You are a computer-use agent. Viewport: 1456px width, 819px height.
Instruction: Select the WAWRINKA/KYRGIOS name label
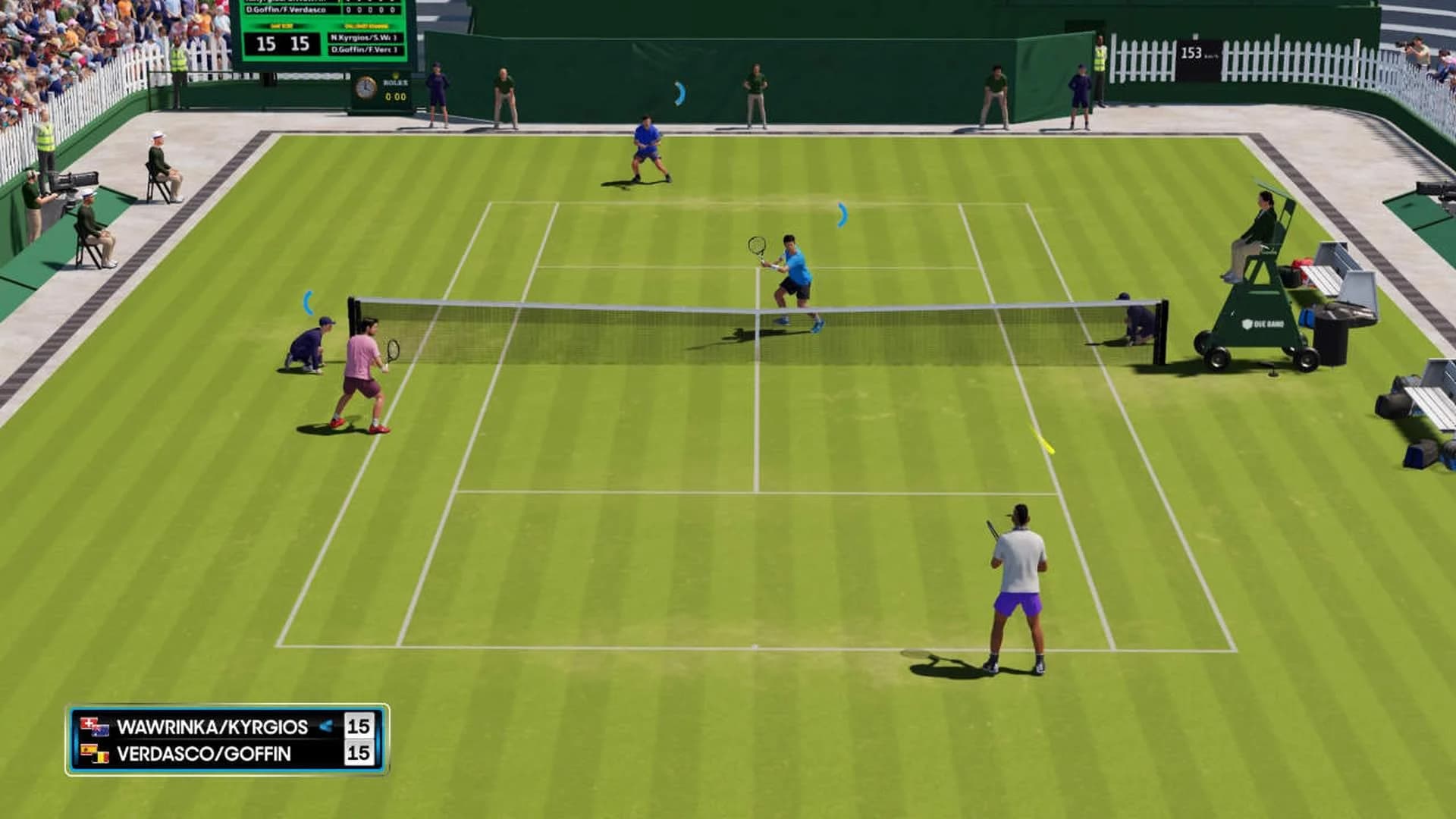click(x=213, y=726)
